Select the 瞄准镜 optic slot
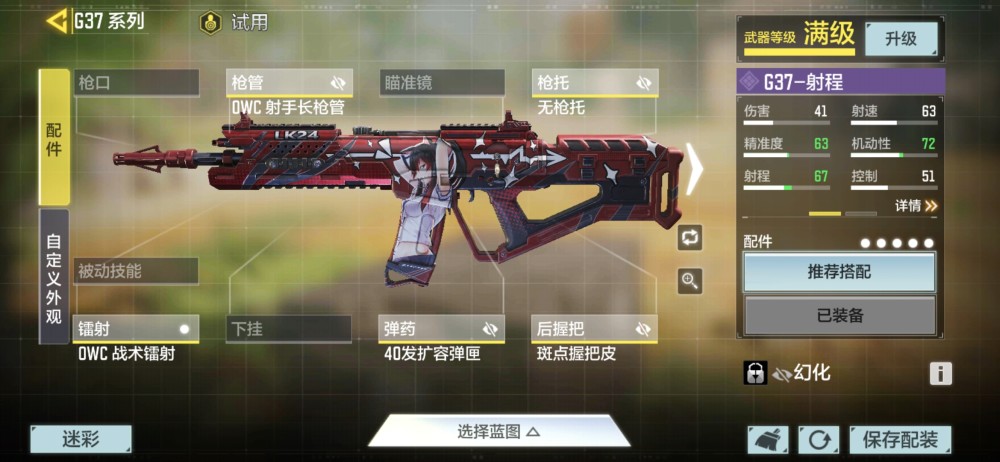 click(x=442, y=83)
